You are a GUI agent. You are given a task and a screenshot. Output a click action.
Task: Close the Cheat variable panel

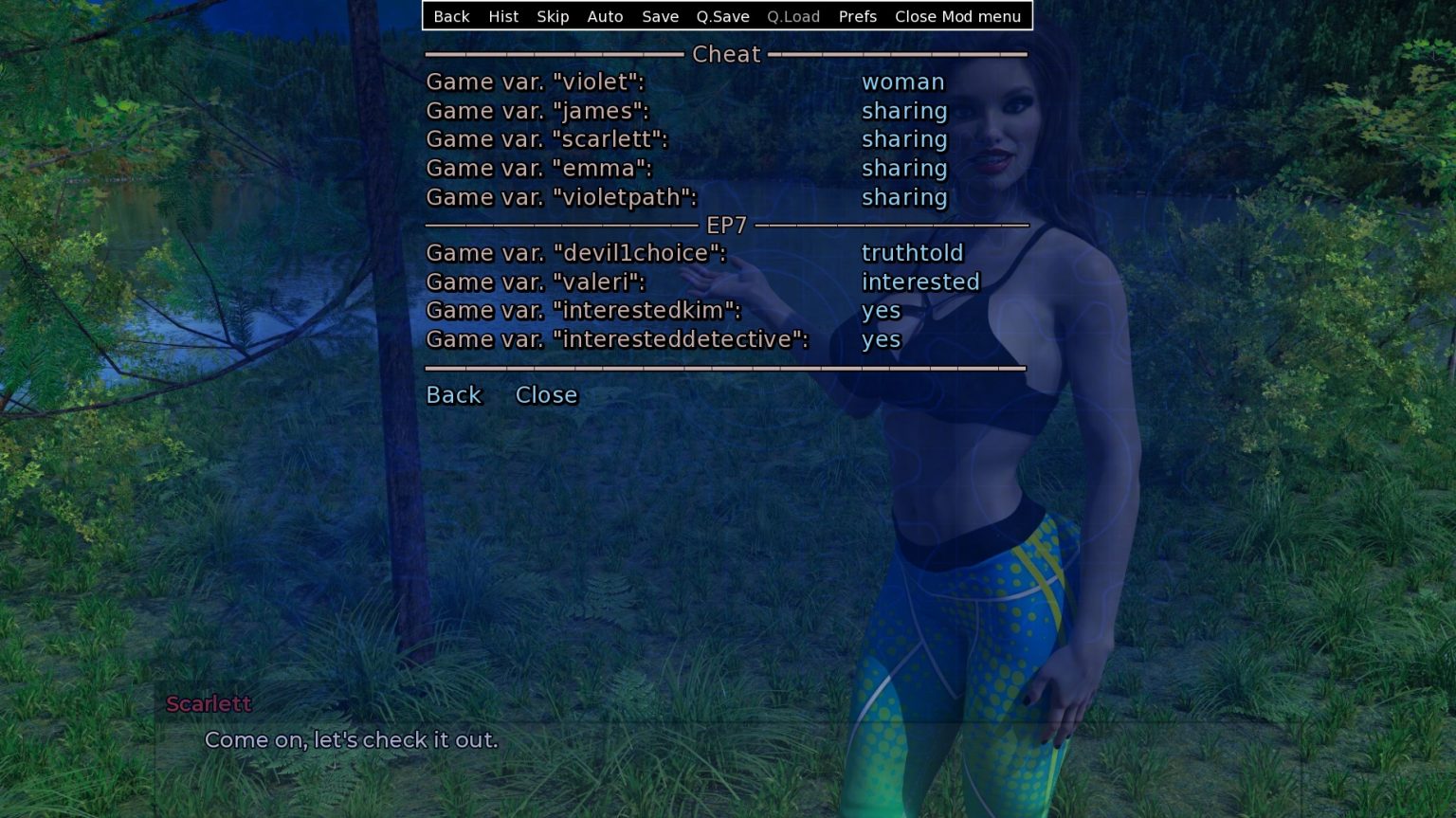pyautogui.click(x=546, y=395)
